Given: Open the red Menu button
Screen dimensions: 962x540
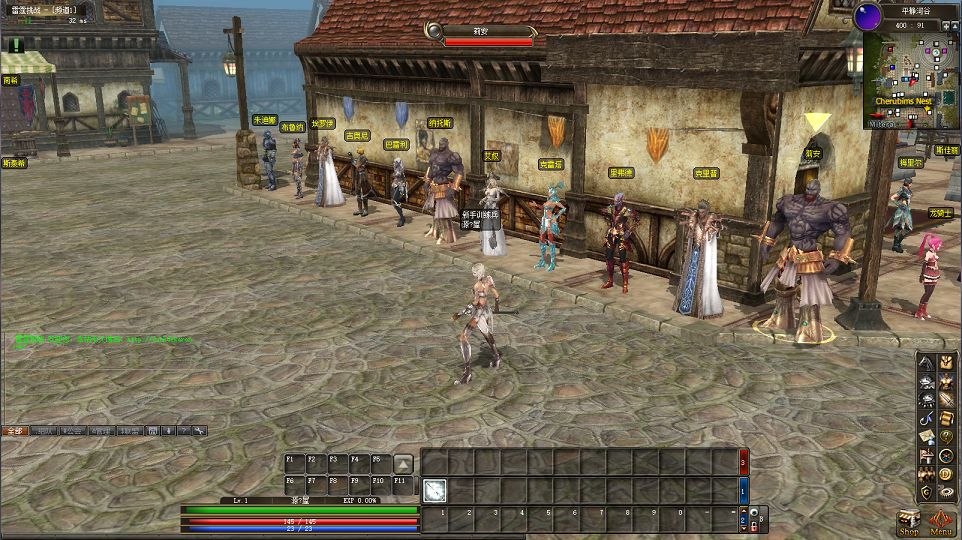Looking at the screenshot, I should pyautogui.click(x=940, y=523).
